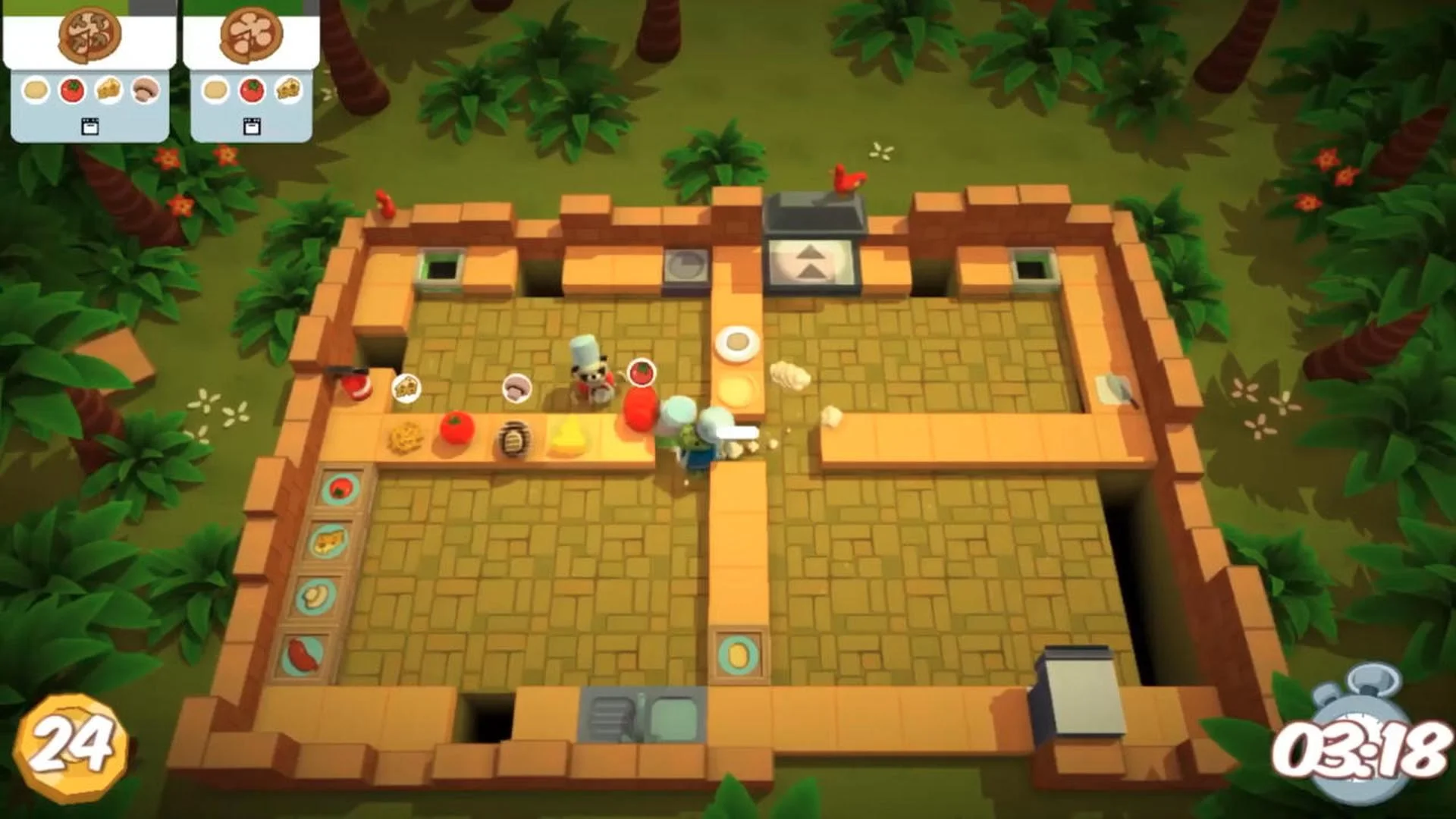This screenshot has width=1456, height=819.
Task: Select the cheese icon in the left recipe card
Action: [x=108, y=90]
